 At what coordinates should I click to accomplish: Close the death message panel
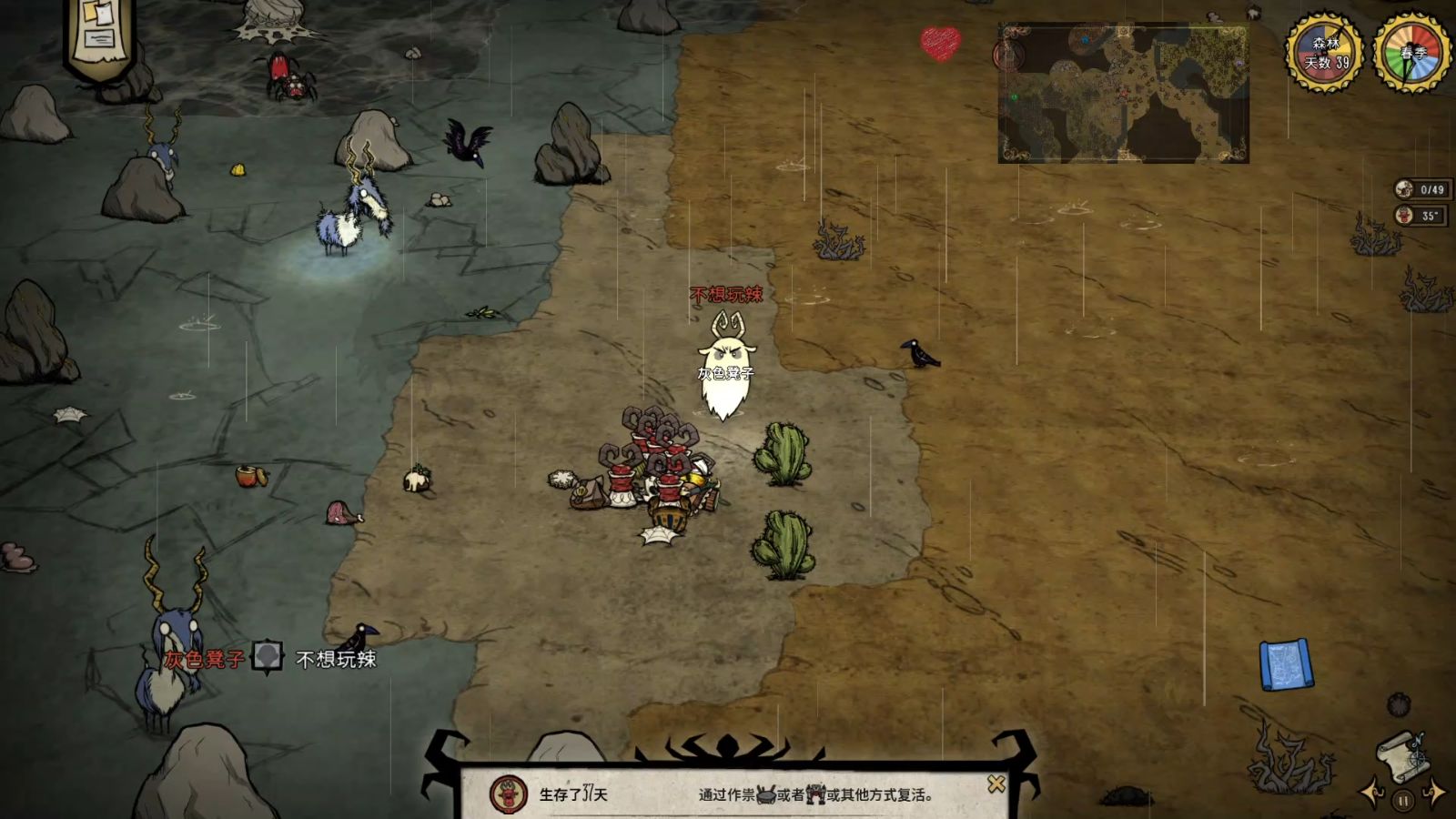(996, 784)
